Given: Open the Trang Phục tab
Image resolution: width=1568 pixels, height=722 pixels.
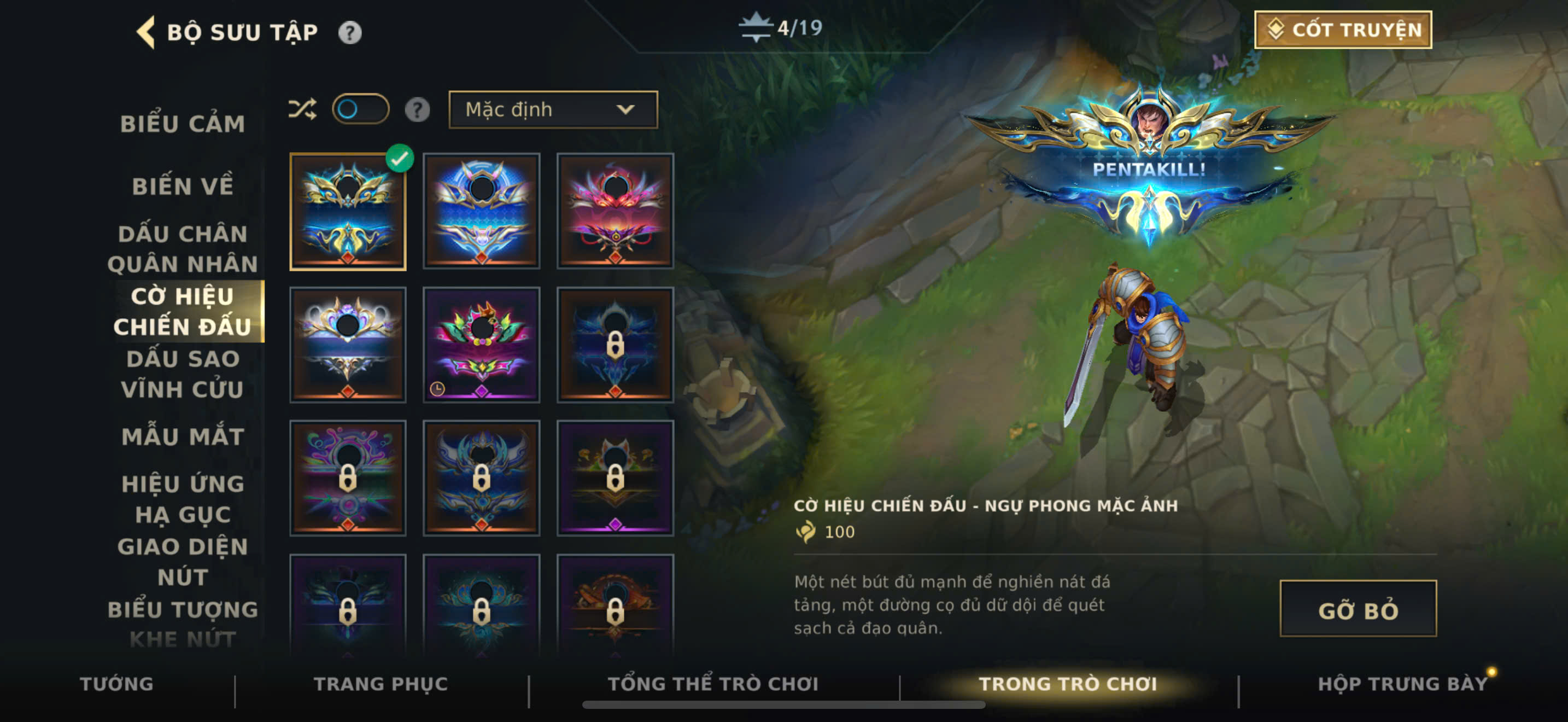Looking at the screenshot, I should (x=381, y=684).
